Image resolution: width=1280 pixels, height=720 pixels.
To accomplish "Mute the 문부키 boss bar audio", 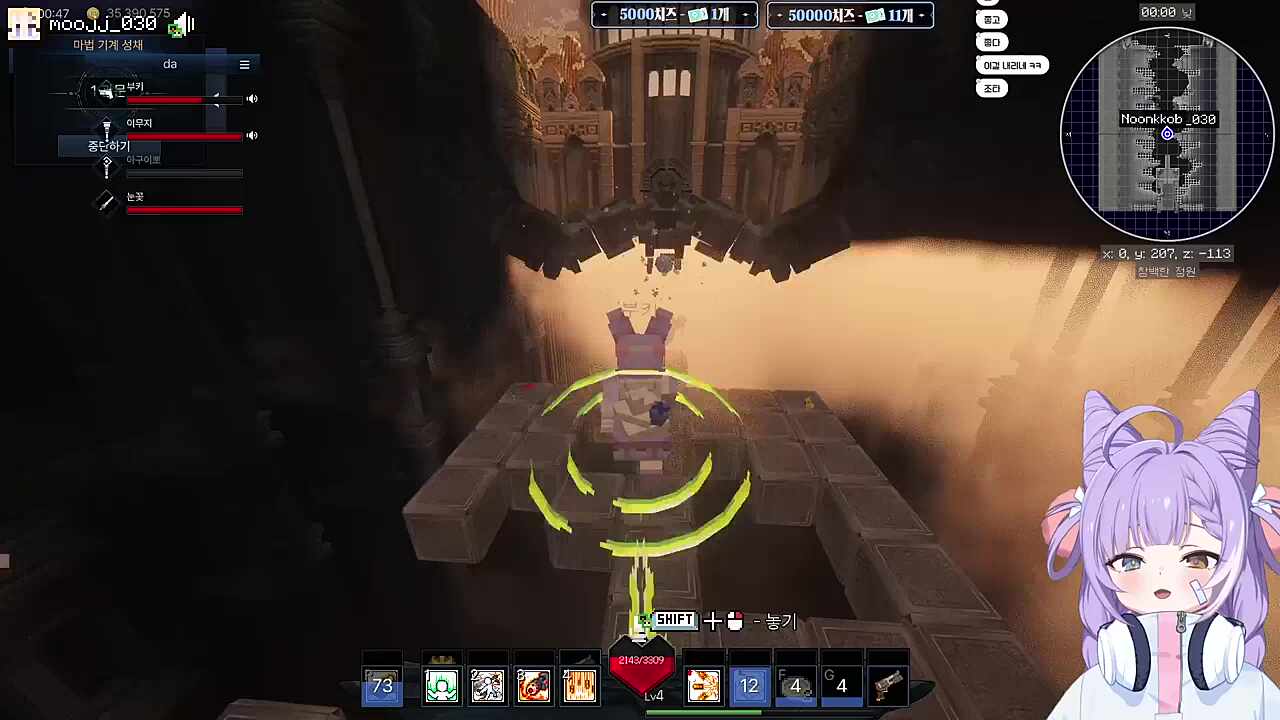I will pos(252,98).
